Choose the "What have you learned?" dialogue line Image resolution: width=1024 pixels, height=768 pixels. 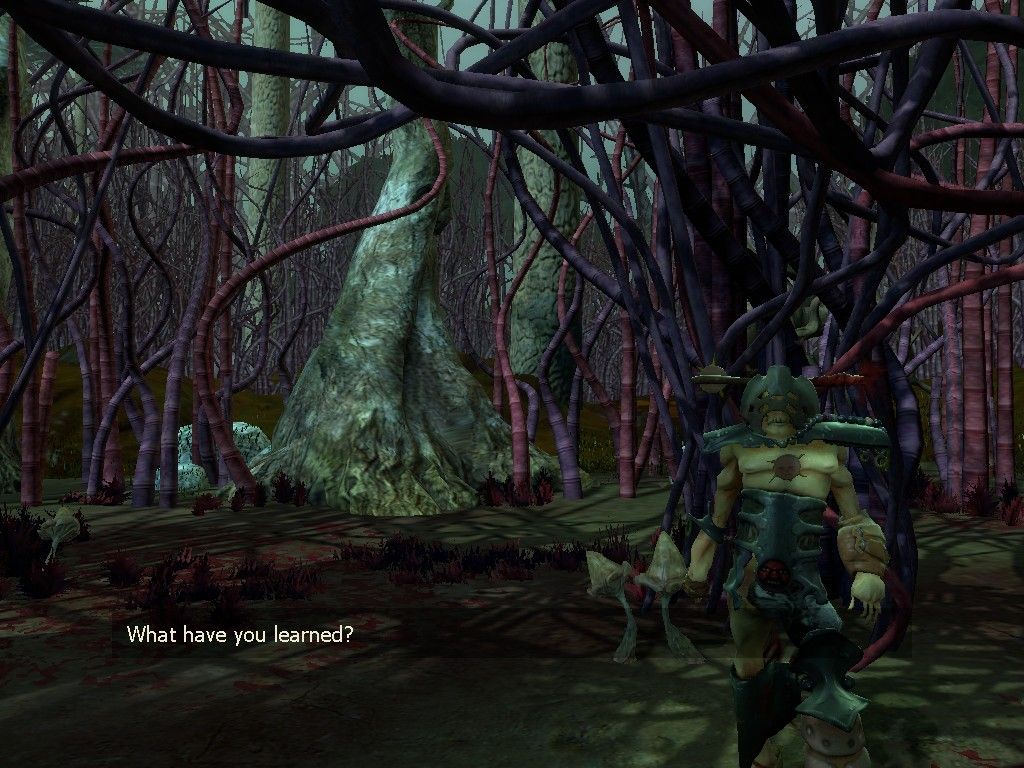pyautogui.click(x=239, y=634)
